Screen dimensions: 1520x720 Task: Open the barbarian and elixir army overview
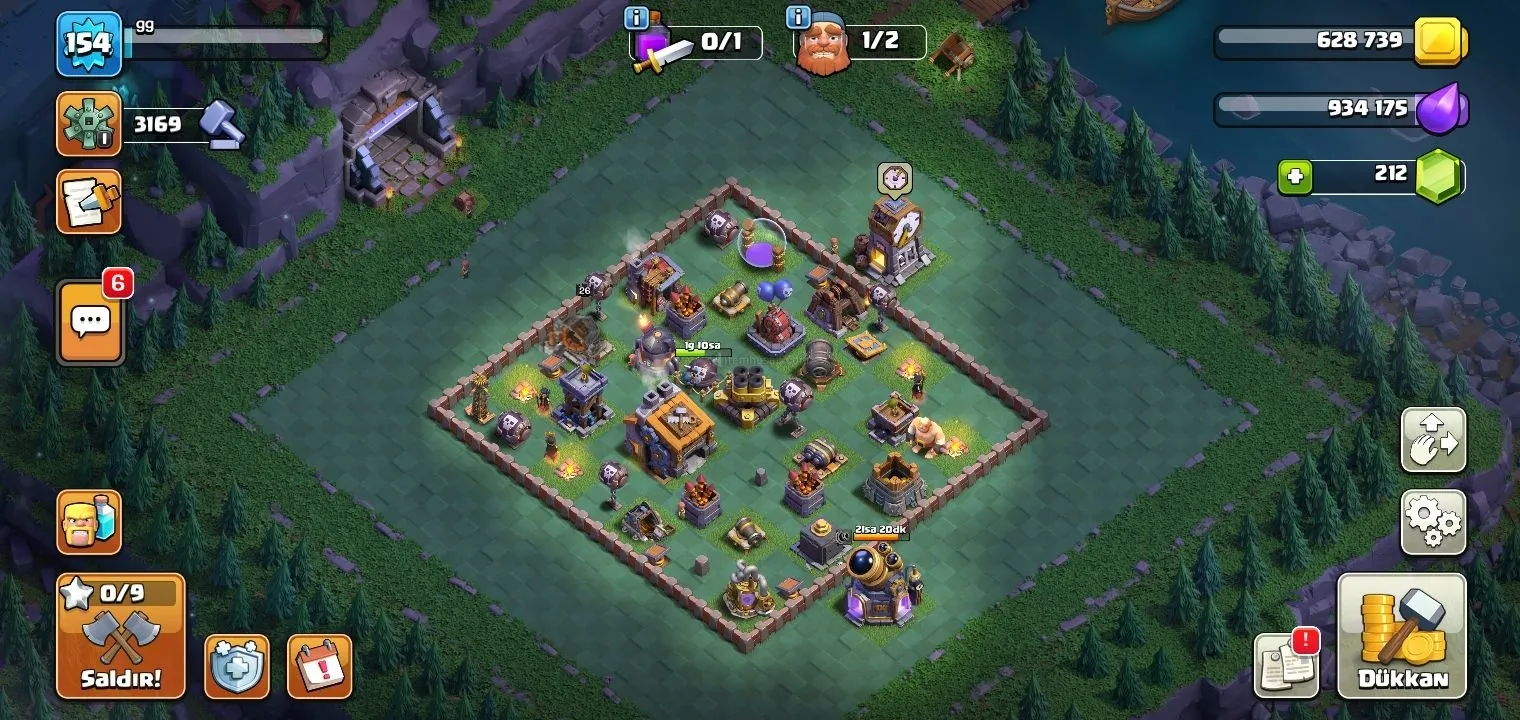pyautogui.click(x=89, y=522)
